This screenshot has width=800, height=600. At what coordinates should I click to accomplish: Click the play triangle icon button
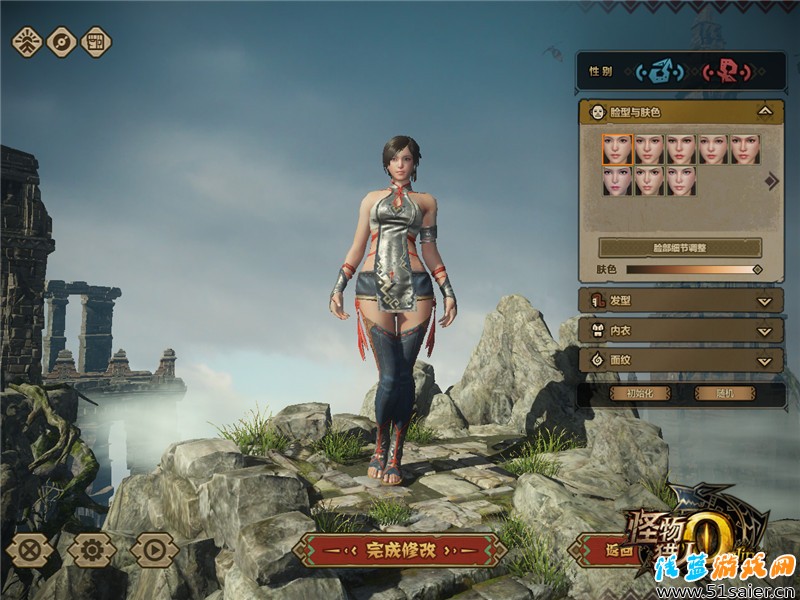[x=154, y=549]
